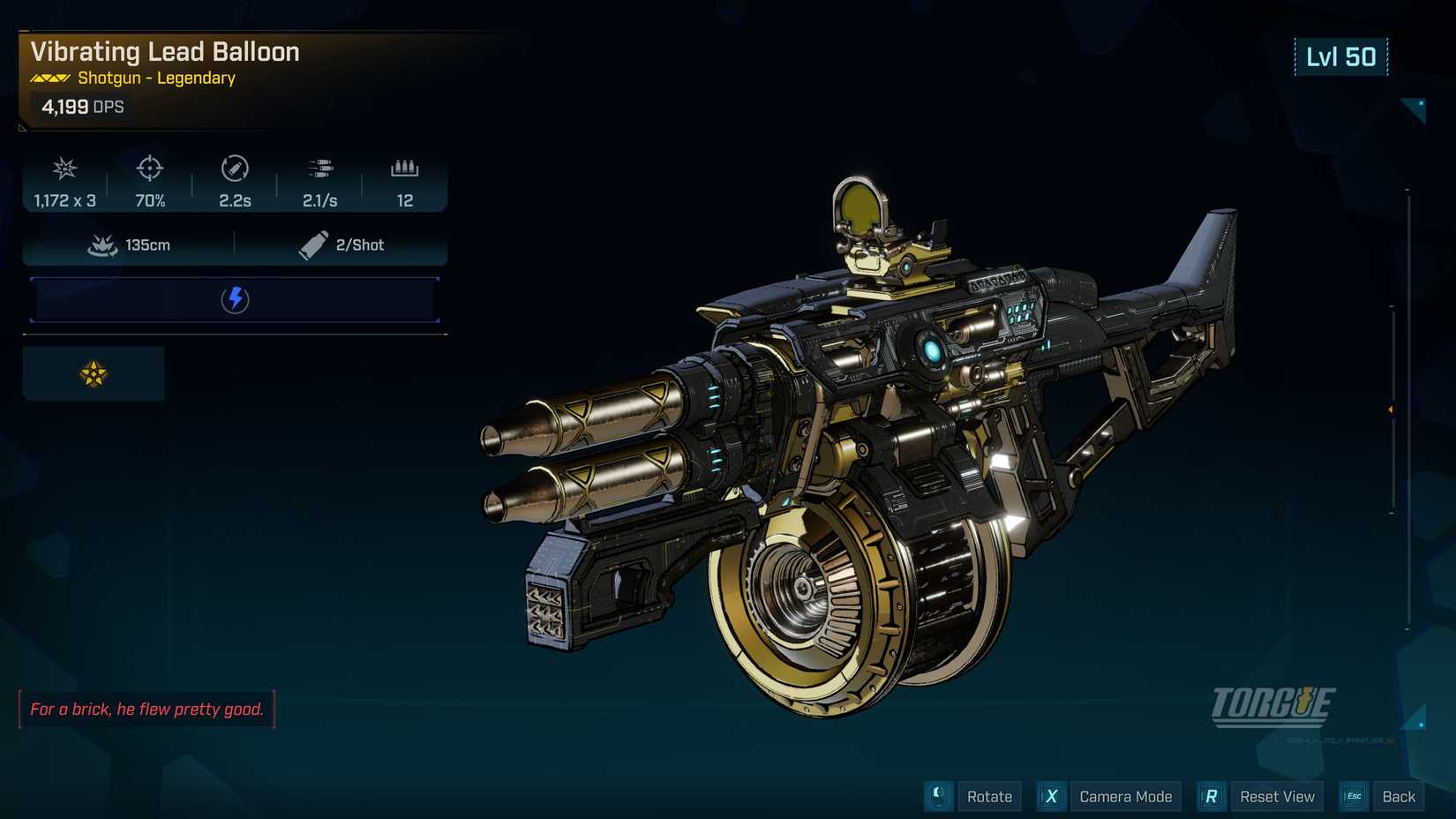The height and width of the screenshot is (819, 1456).
Task: Select the Rotate control
Action: pyautogui.click(x=988, y=796)
